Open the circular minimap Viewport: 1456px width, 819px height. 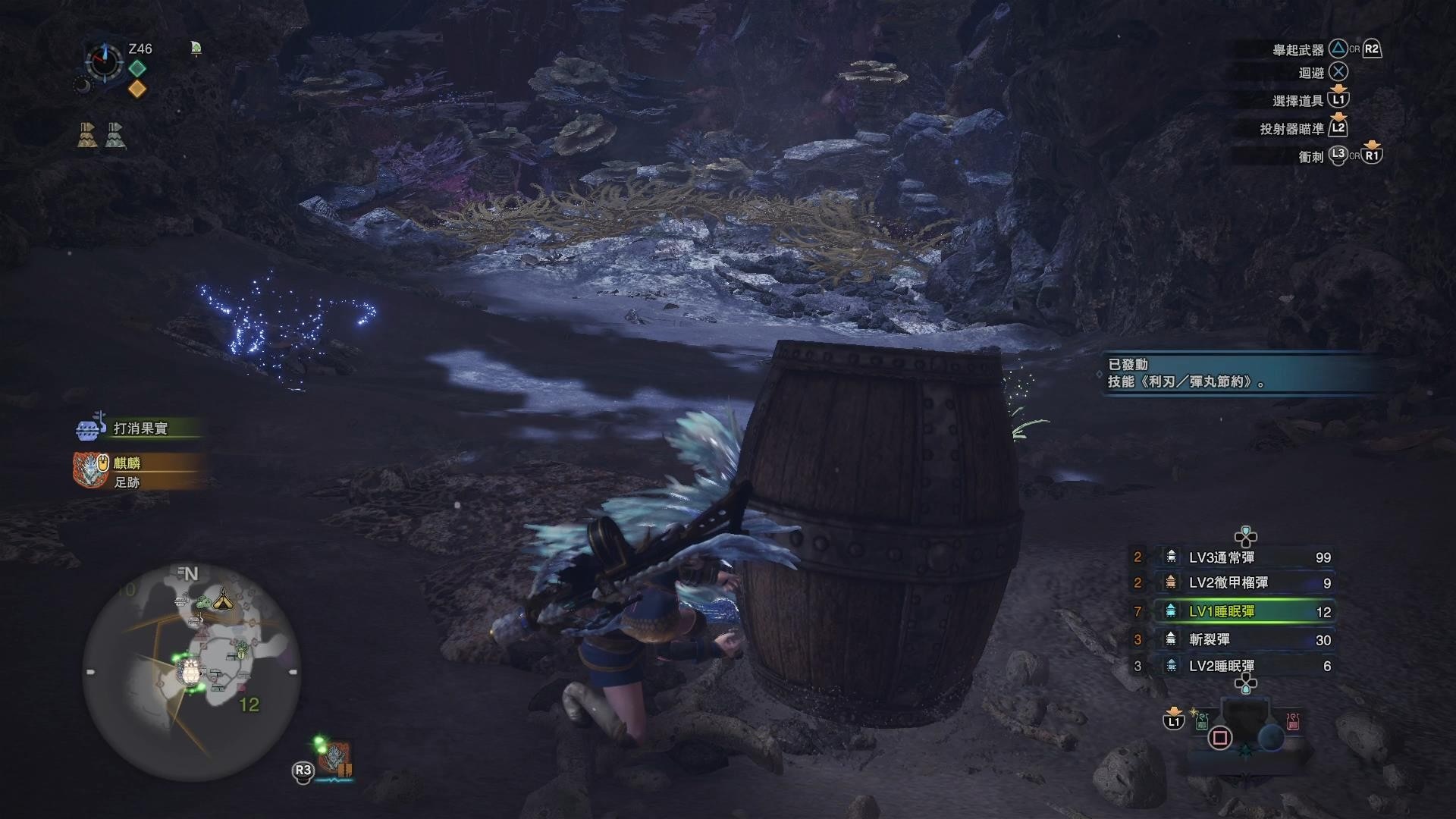(191, 671)
